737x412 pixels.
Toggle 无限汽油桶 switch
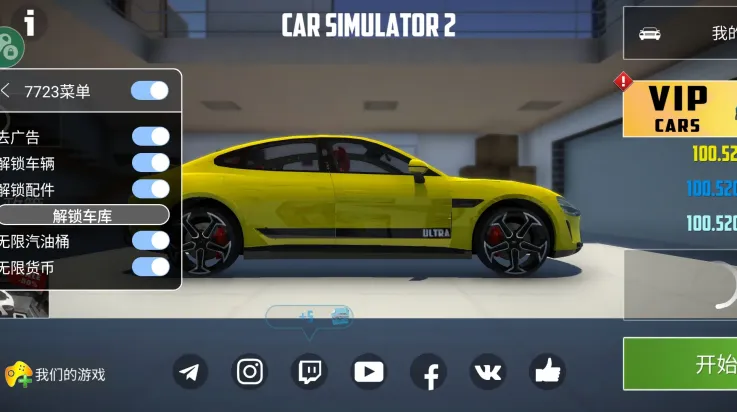click(151, 240)
